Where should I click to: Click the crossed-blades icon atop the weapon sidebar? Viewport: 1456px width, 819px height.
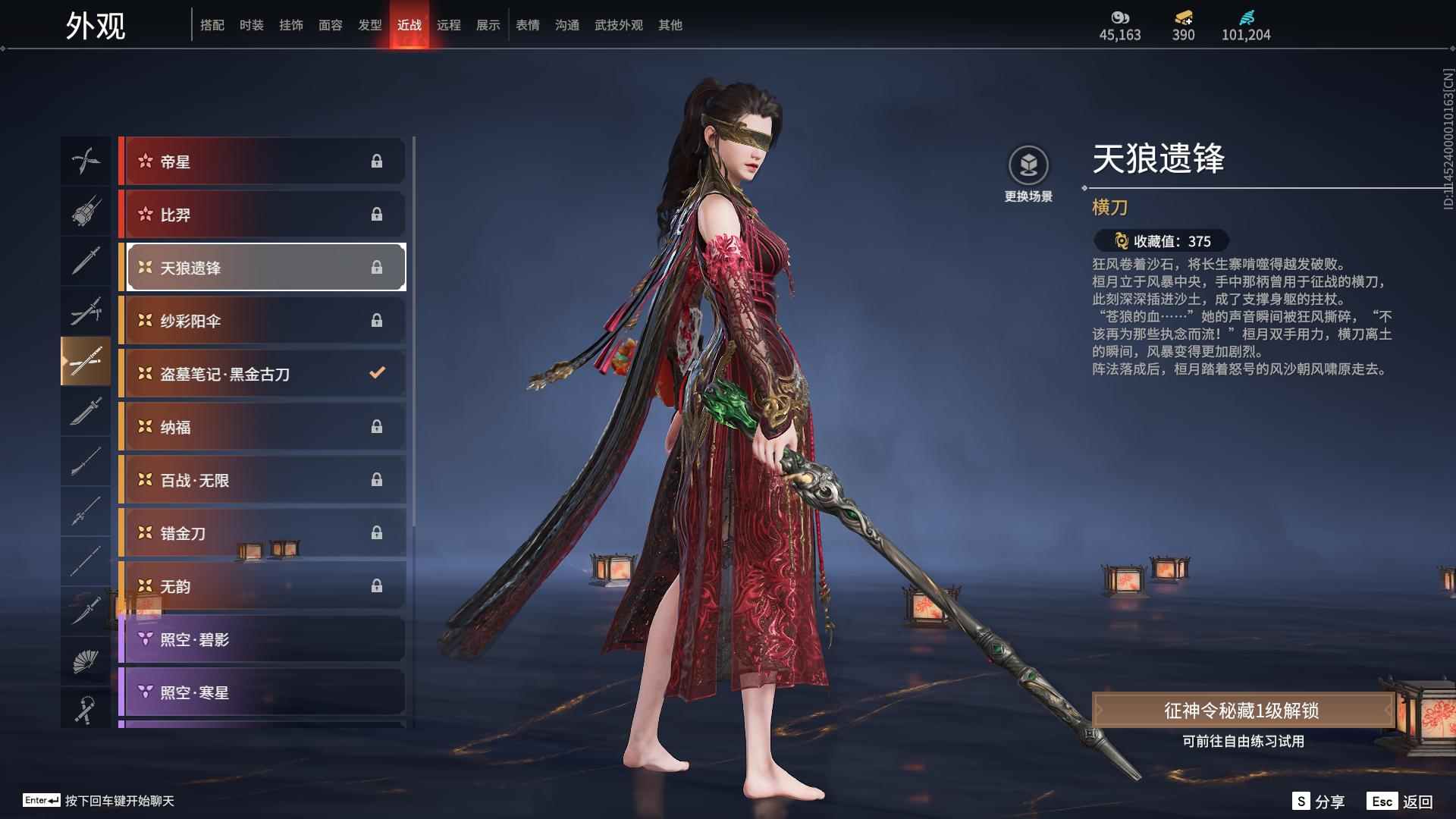86,162
